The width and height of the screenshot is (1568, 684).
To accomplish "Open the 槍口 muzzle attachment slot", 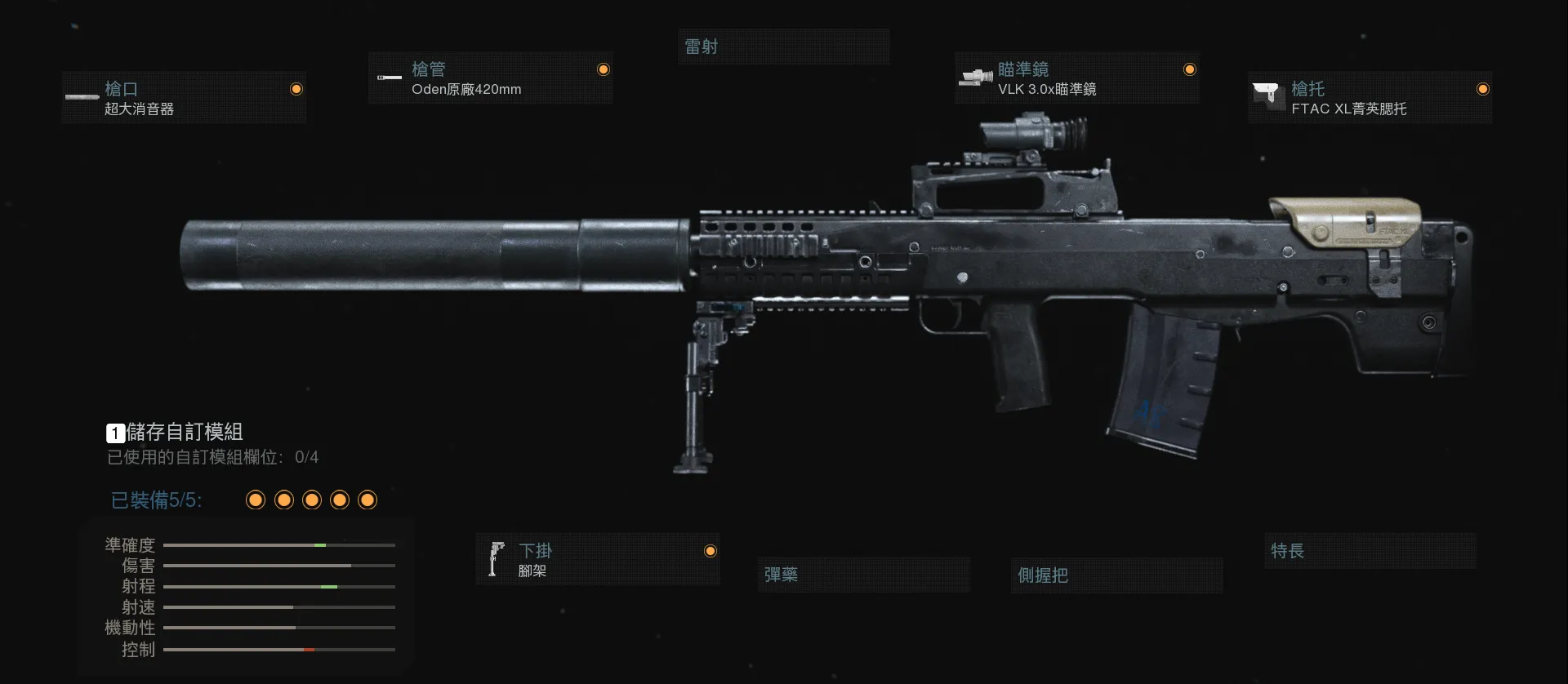I will (184, 98).
